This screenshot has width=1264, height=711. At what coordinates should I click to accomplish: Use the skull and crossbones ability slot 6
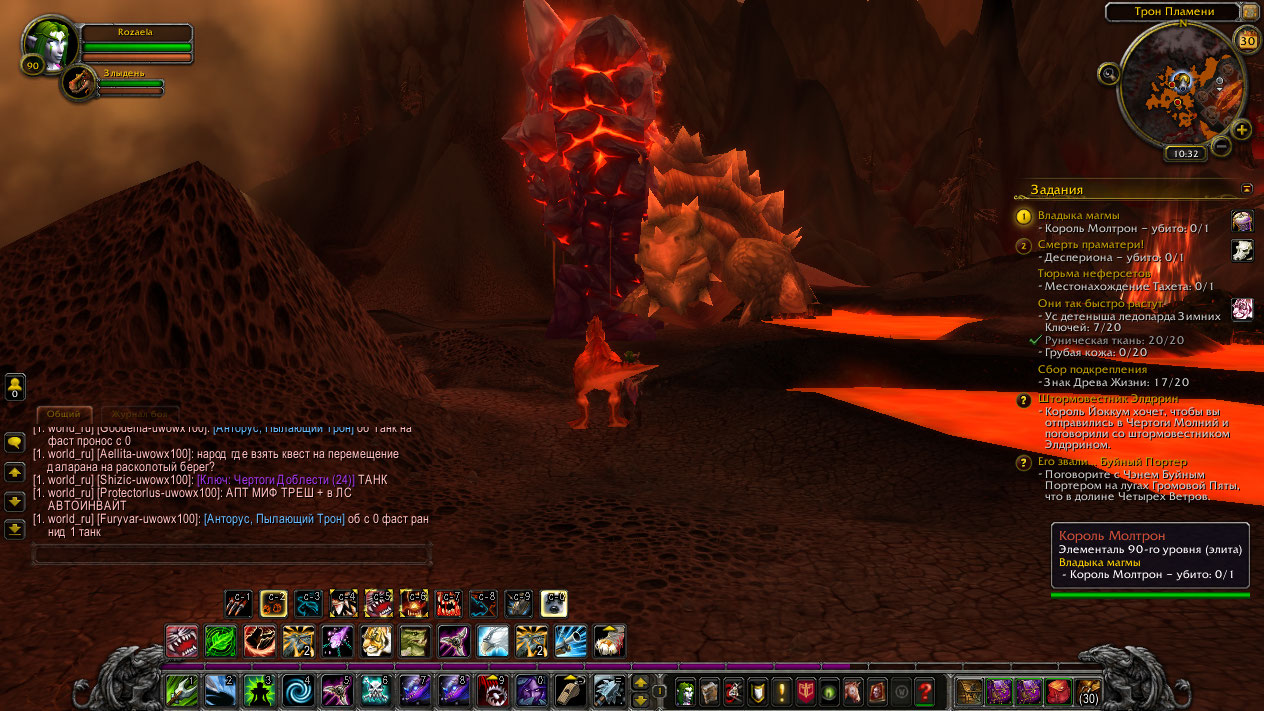point(376,690)
